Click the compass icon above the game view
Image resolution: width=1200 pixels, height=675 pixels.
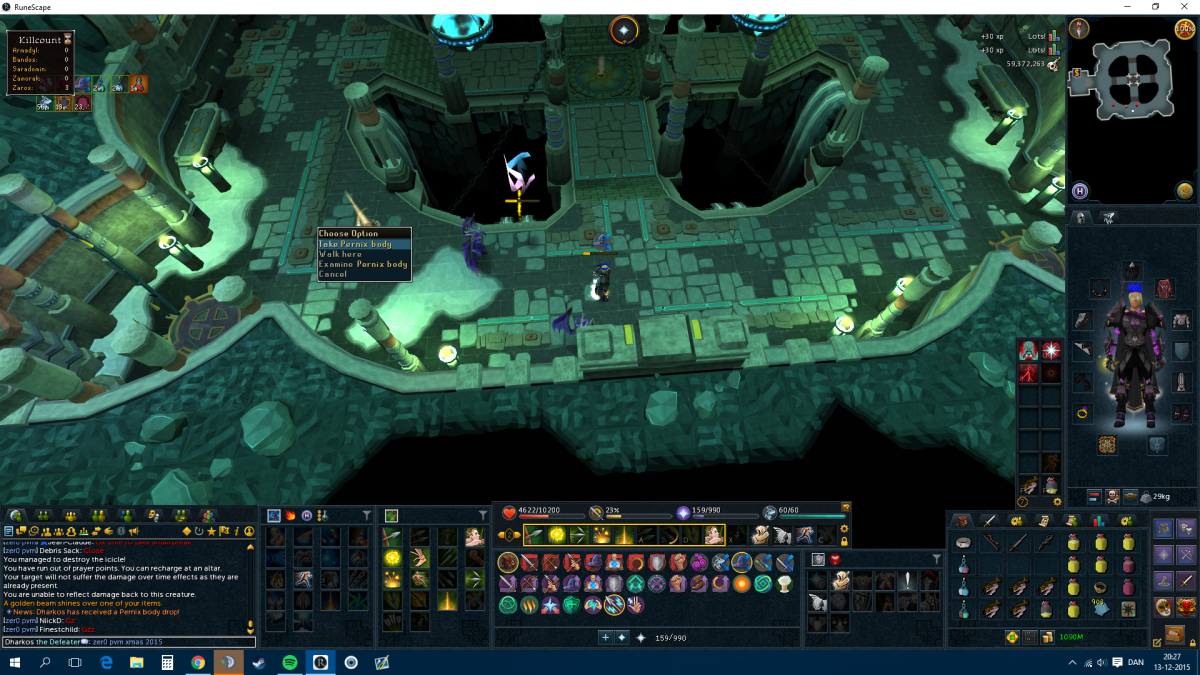pyautogui.click(x=624, y=31)
